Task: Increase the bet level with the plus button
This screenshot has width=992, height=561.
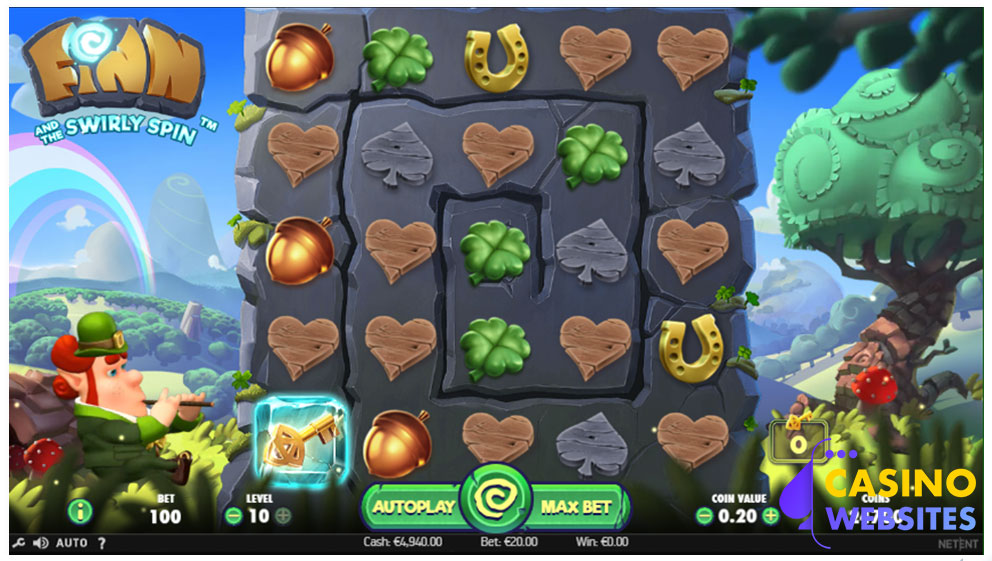Action: tap(283, 516)
